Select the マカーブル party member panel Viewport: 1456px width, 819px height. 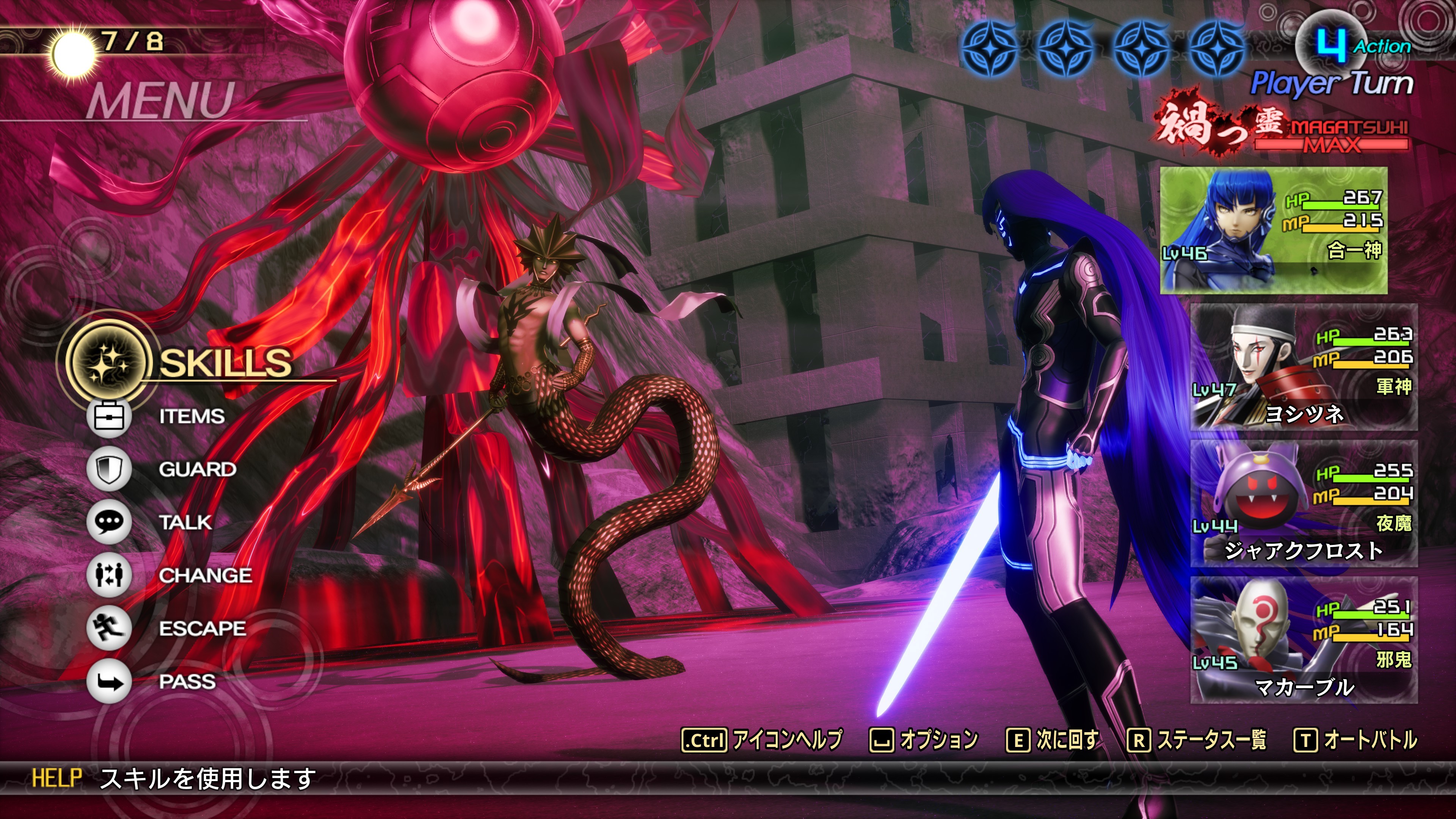[1304, 640]
